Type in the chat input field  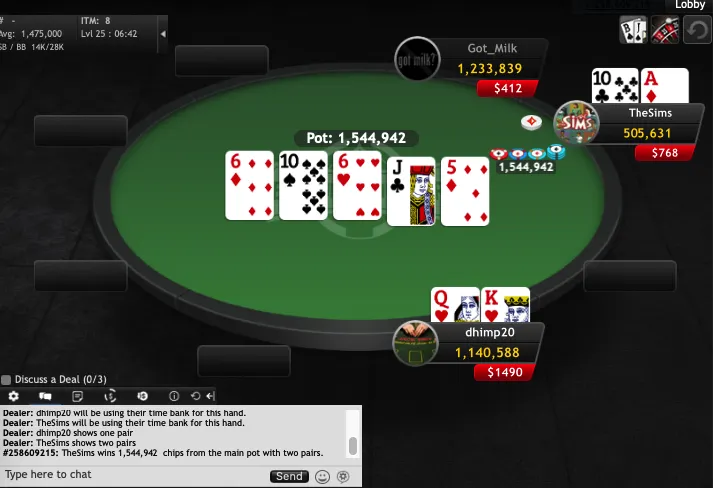pyautogui.click(x=130, y=475)
